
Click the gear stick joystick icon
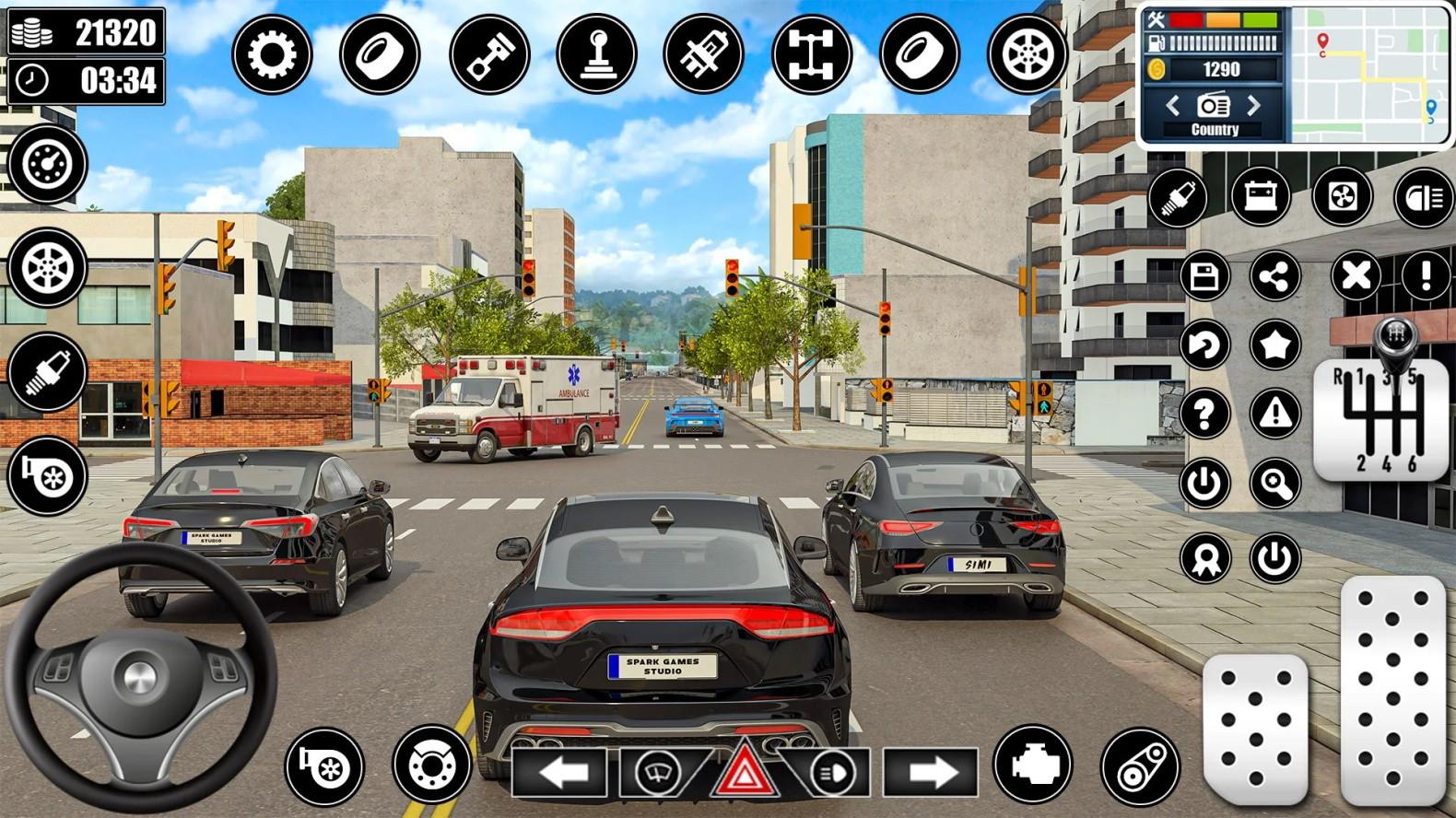pos(596,54)
